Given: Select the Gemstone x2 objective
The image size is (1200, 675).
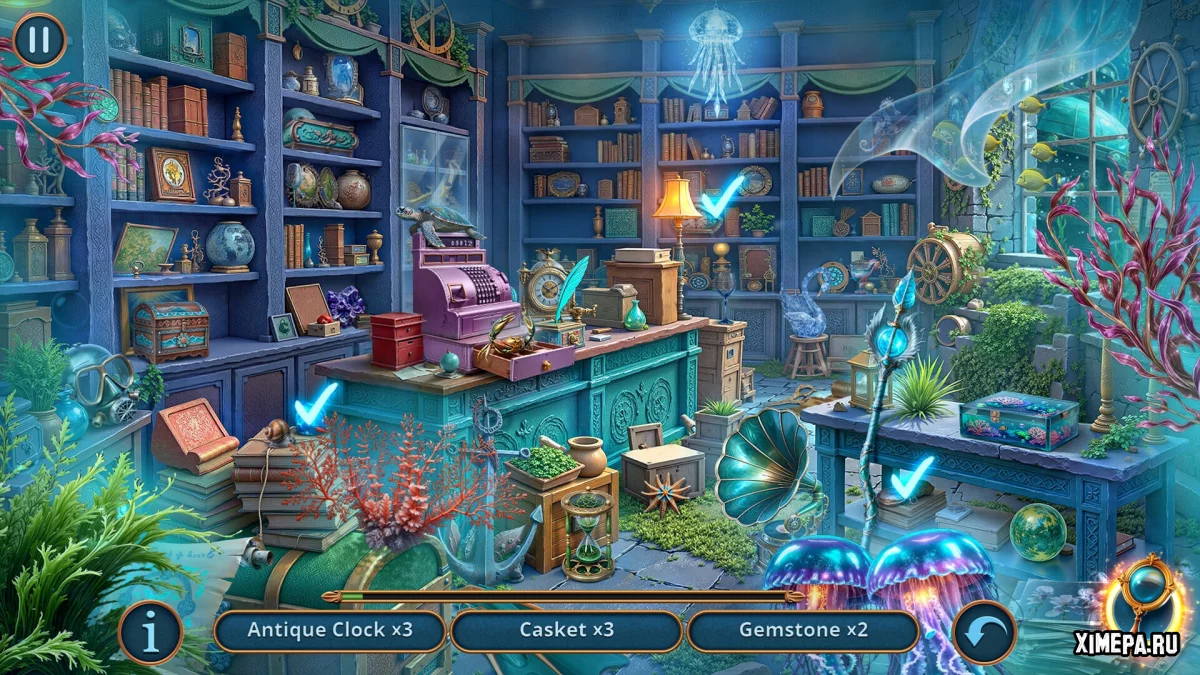Looking at the screenshot, I should coord(803,631).
